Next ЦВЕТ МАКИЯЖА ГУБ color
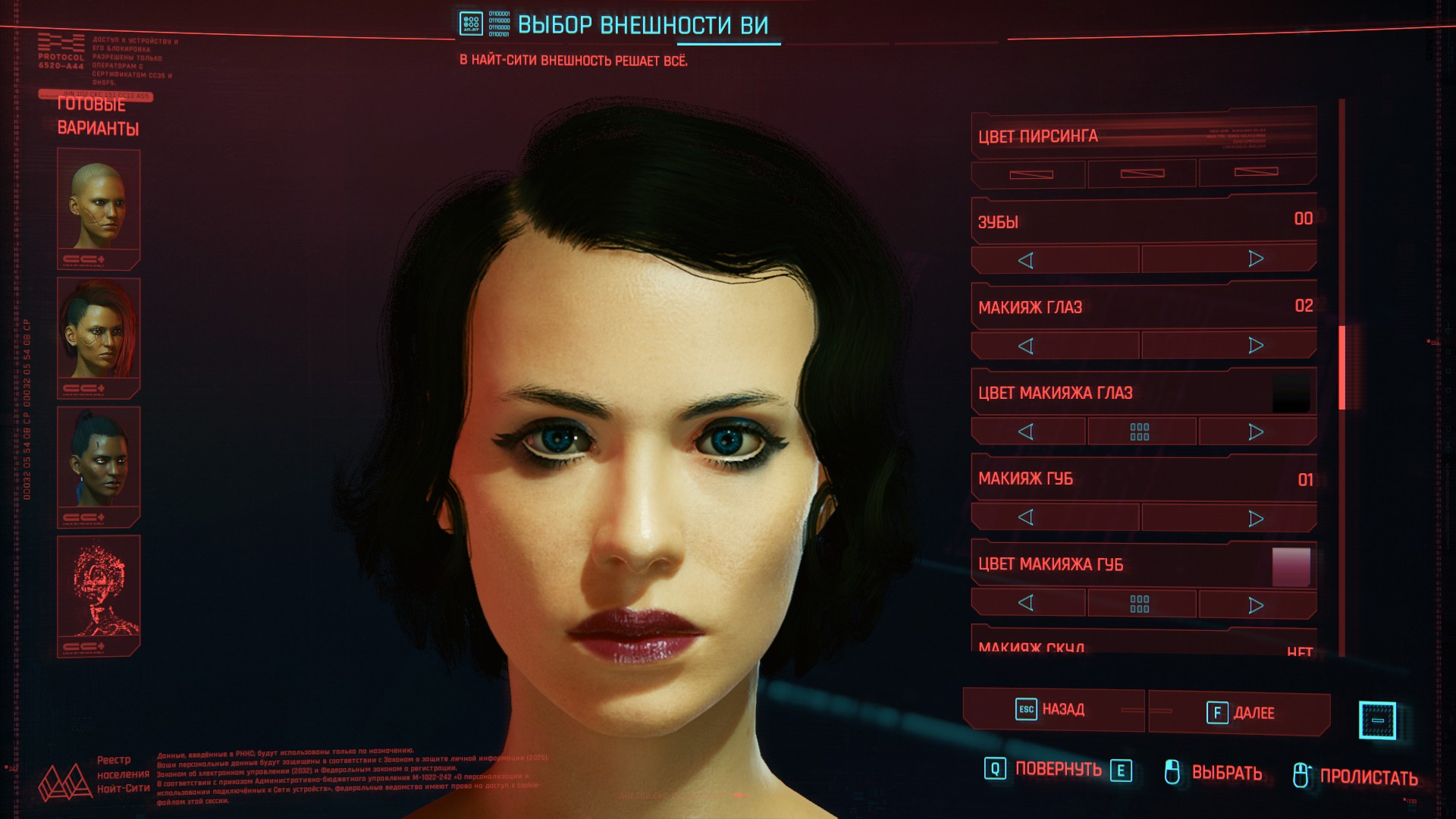The width and height of the screenshot is (1456, 819). pos(1256,605)
